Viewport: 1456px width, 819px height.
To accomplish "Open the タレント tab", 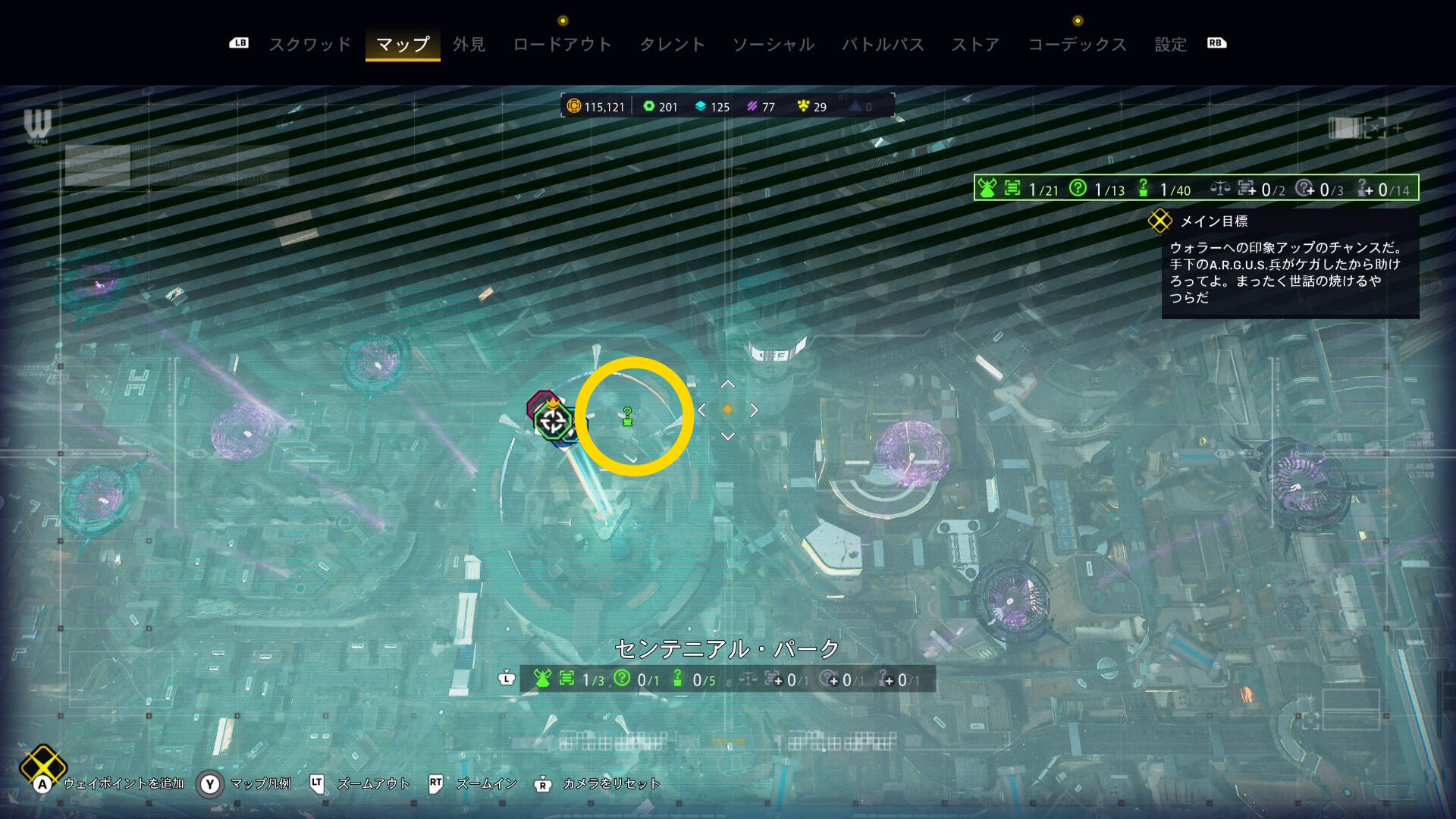I will click(x=672, y=45).
